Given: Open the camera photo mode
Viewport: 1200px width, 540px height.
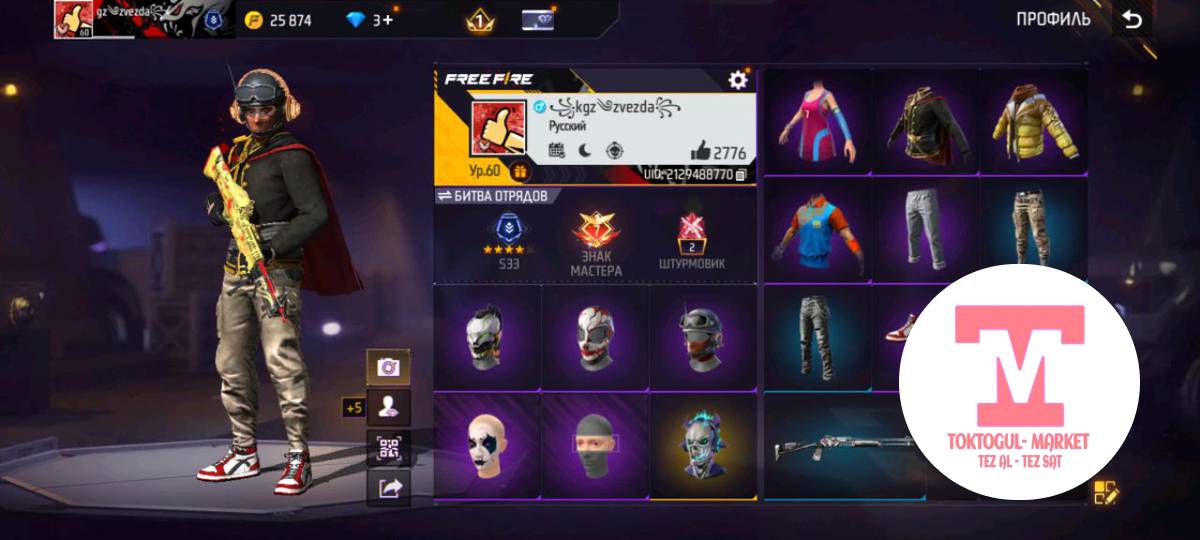Looking at the screenshot, I should 388,368.
